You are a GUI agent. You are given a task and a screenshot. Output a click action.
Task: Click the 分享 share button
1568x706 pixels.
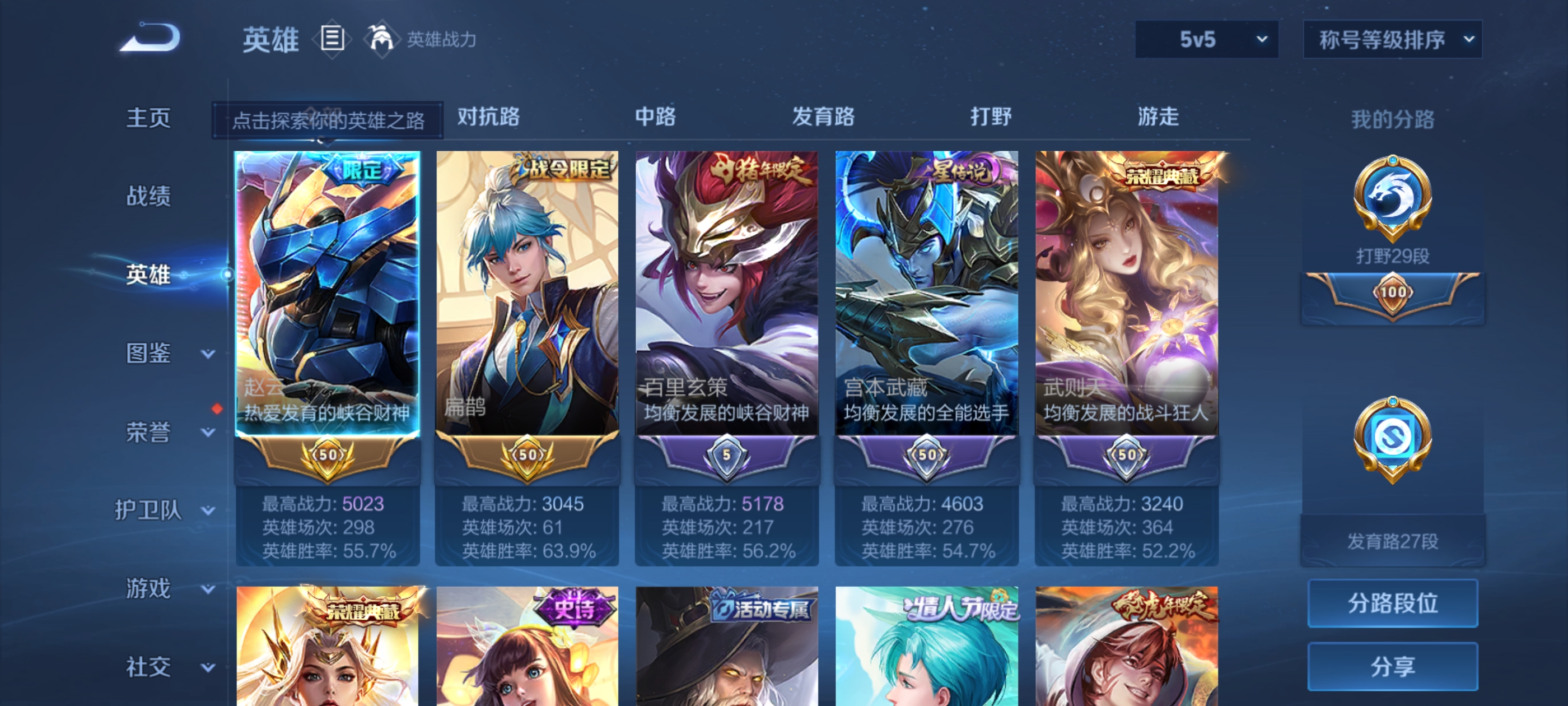pos(1393,667)
